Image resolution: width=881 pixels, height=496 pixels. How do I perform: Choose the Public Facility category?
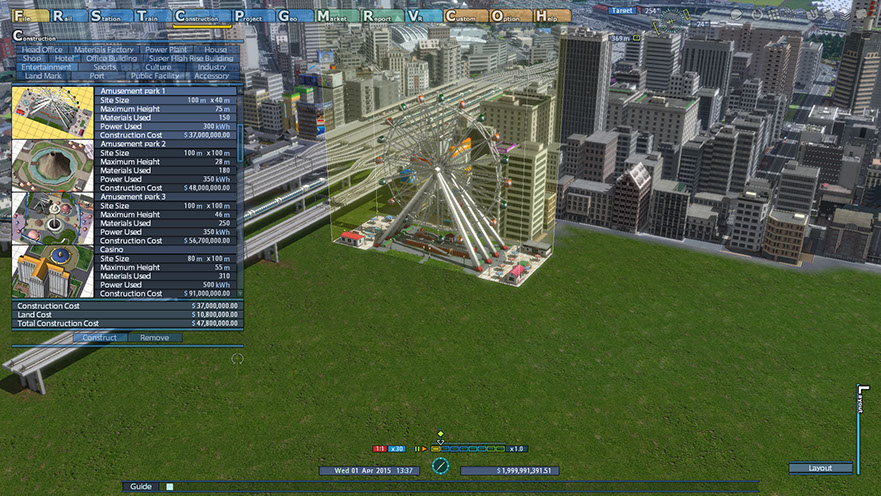[x=155, y=76]
